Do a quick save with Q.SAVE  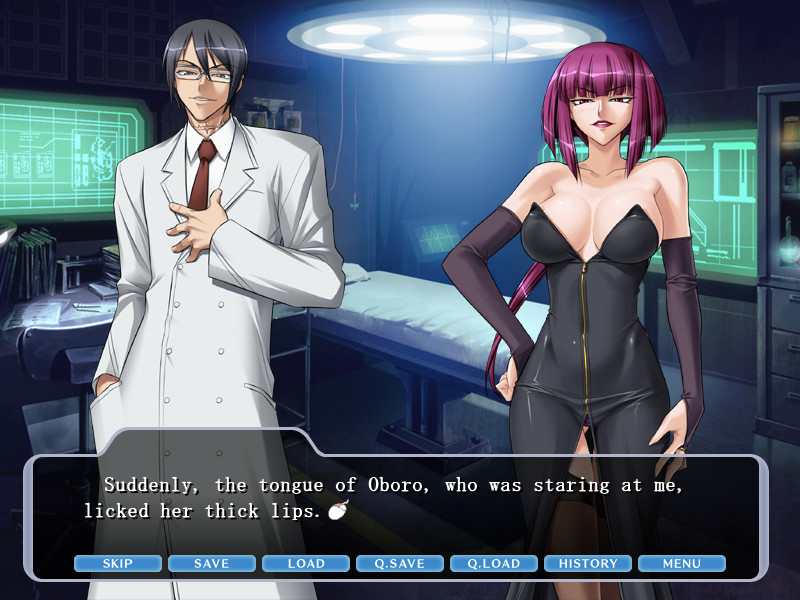pos(400,563)
